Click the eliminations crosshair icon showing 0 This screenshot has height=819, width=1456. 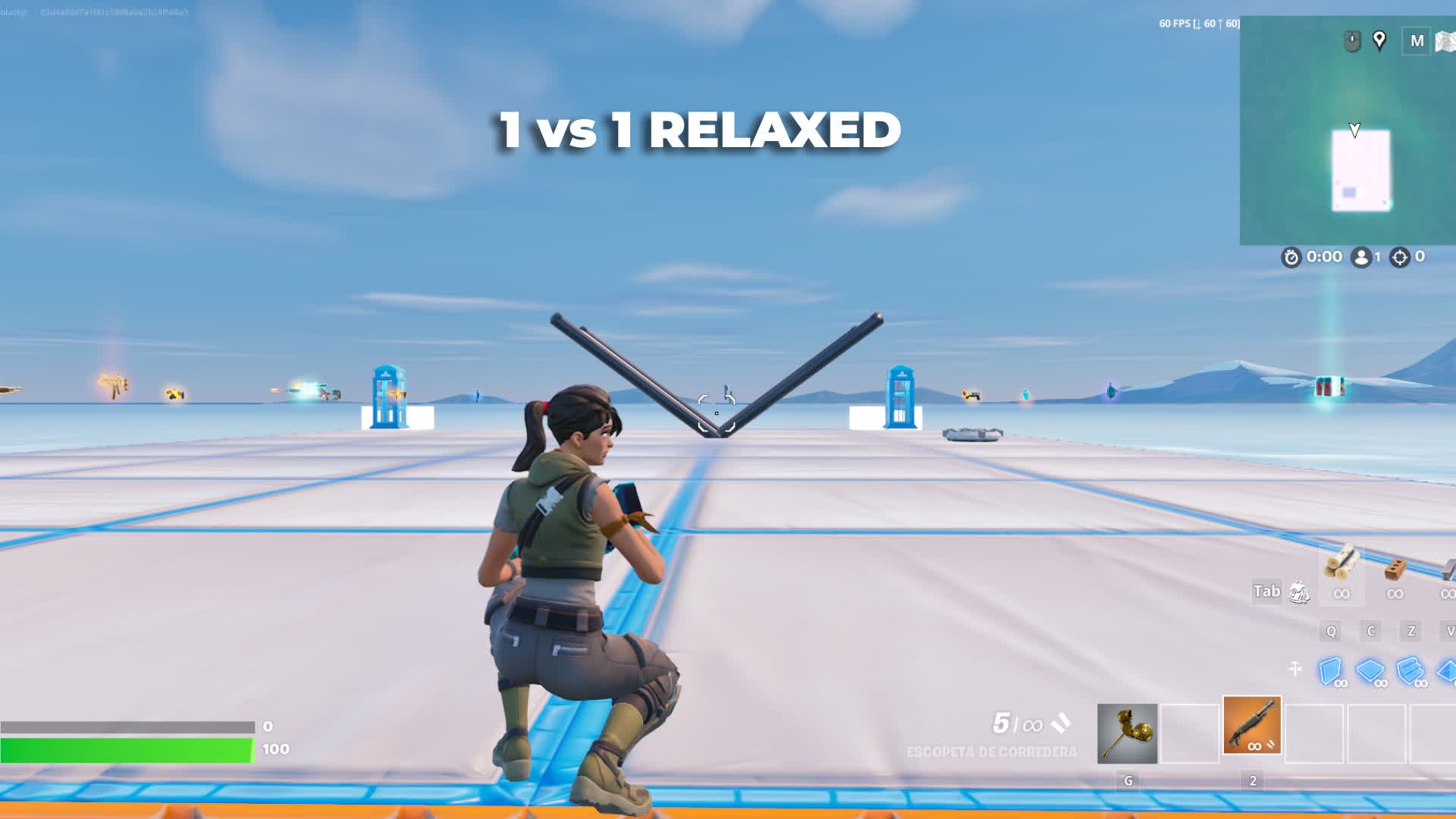[x=1400, y=256]
